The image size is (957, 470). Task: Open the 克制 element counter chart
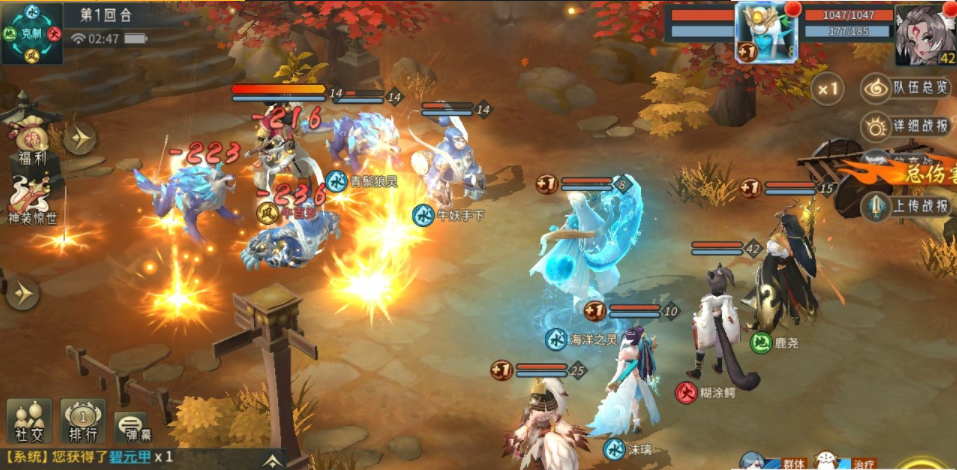[x=32, y=33]
